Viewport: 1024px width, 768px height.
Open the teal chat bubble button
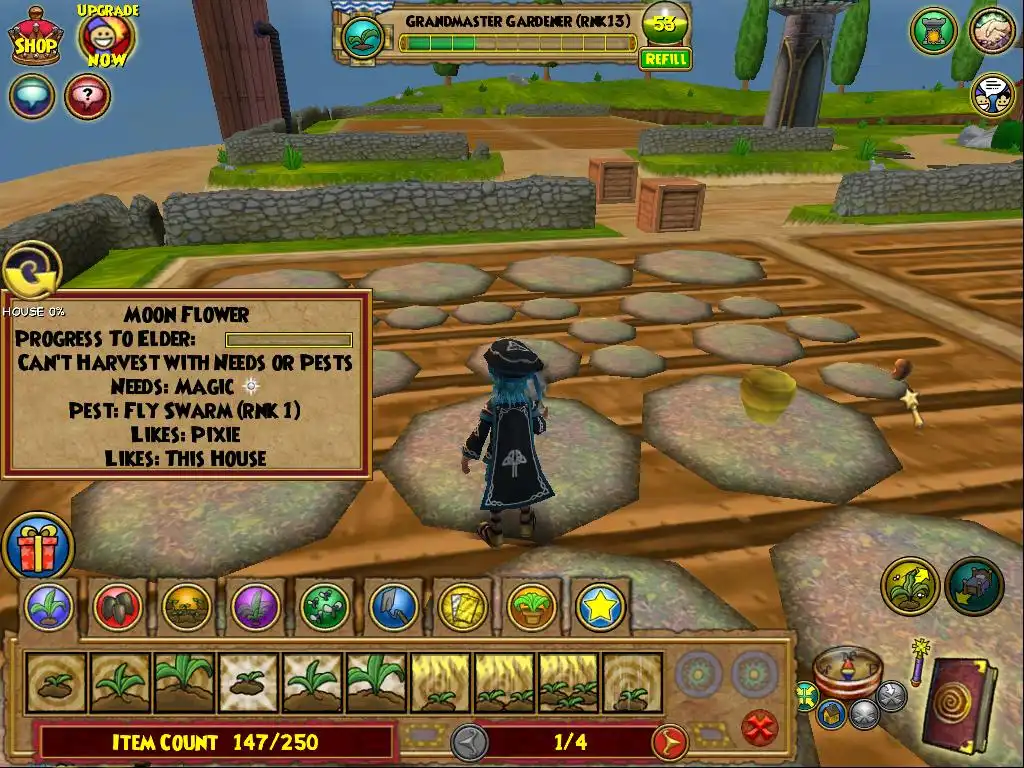click(32, 97)
